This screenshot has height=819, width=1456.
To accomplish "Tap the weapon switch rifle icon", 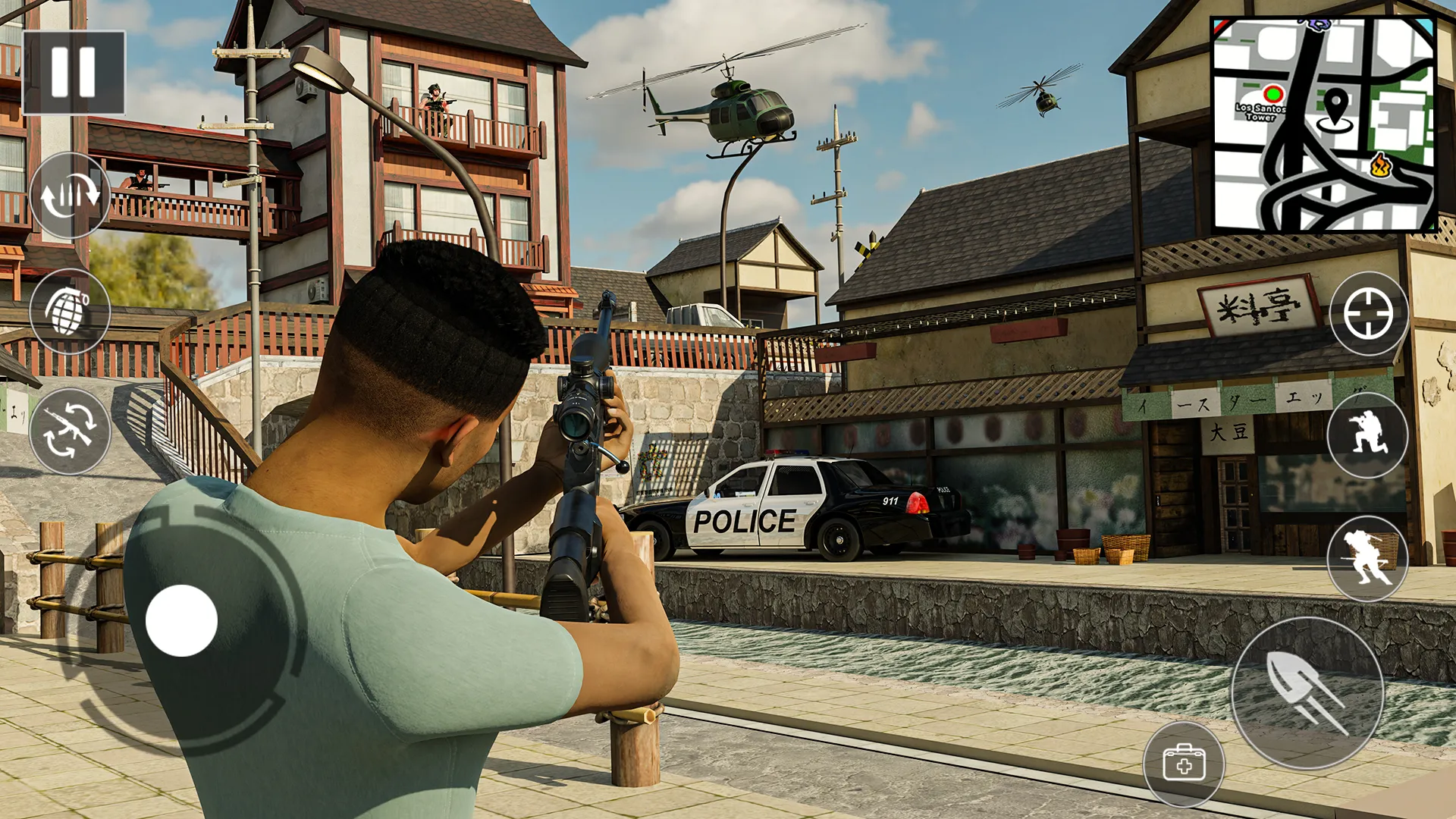I will click(71, 432).
